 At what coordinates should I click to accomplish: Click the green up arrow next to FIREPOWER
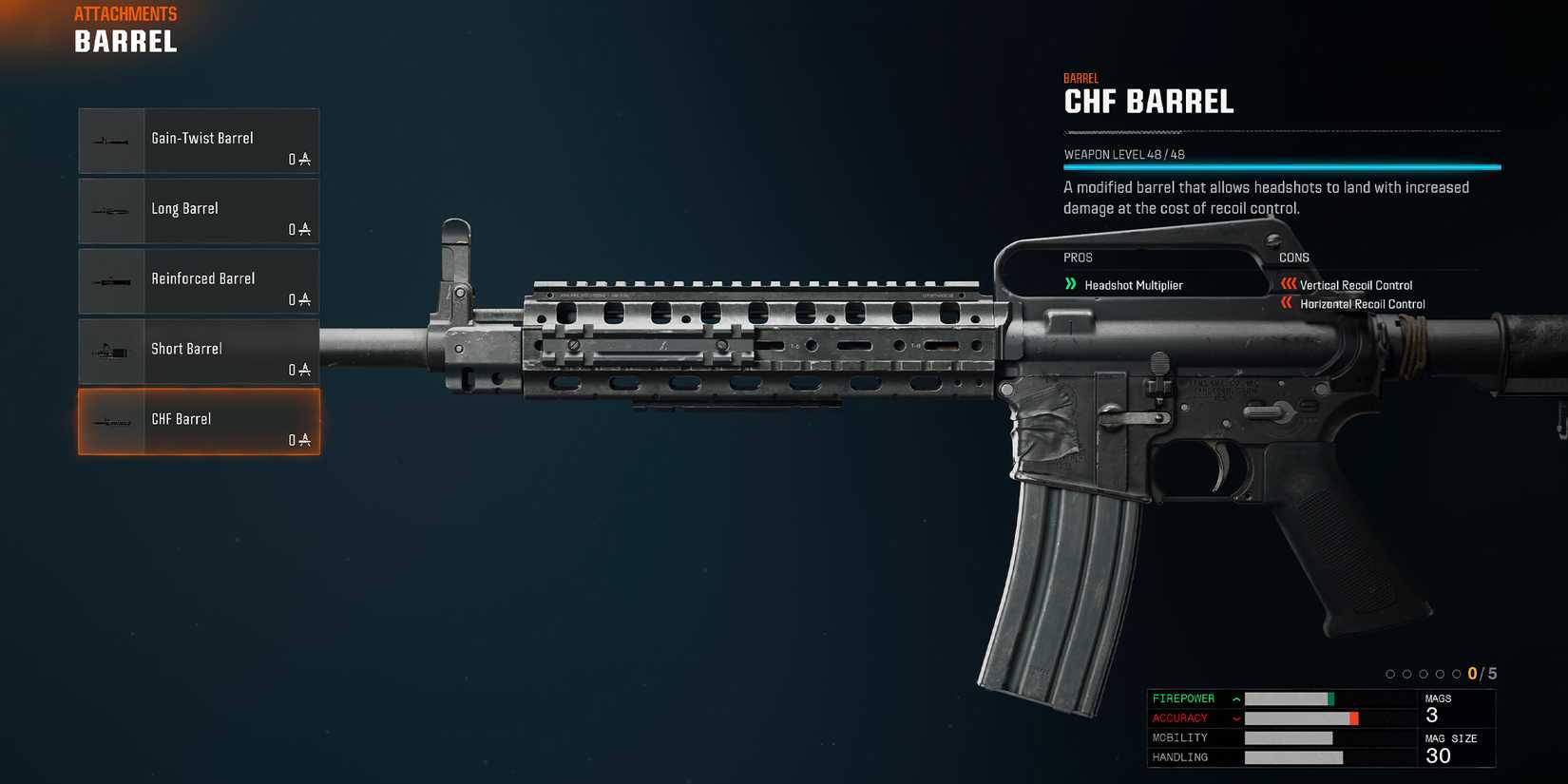pyautogui.click(x=1235, y=698)
